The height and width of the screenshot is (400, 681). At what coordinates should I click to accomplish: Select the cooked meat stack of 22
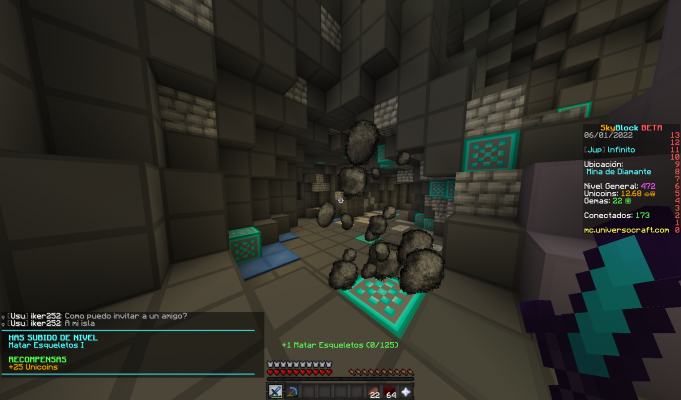[373, 391]
